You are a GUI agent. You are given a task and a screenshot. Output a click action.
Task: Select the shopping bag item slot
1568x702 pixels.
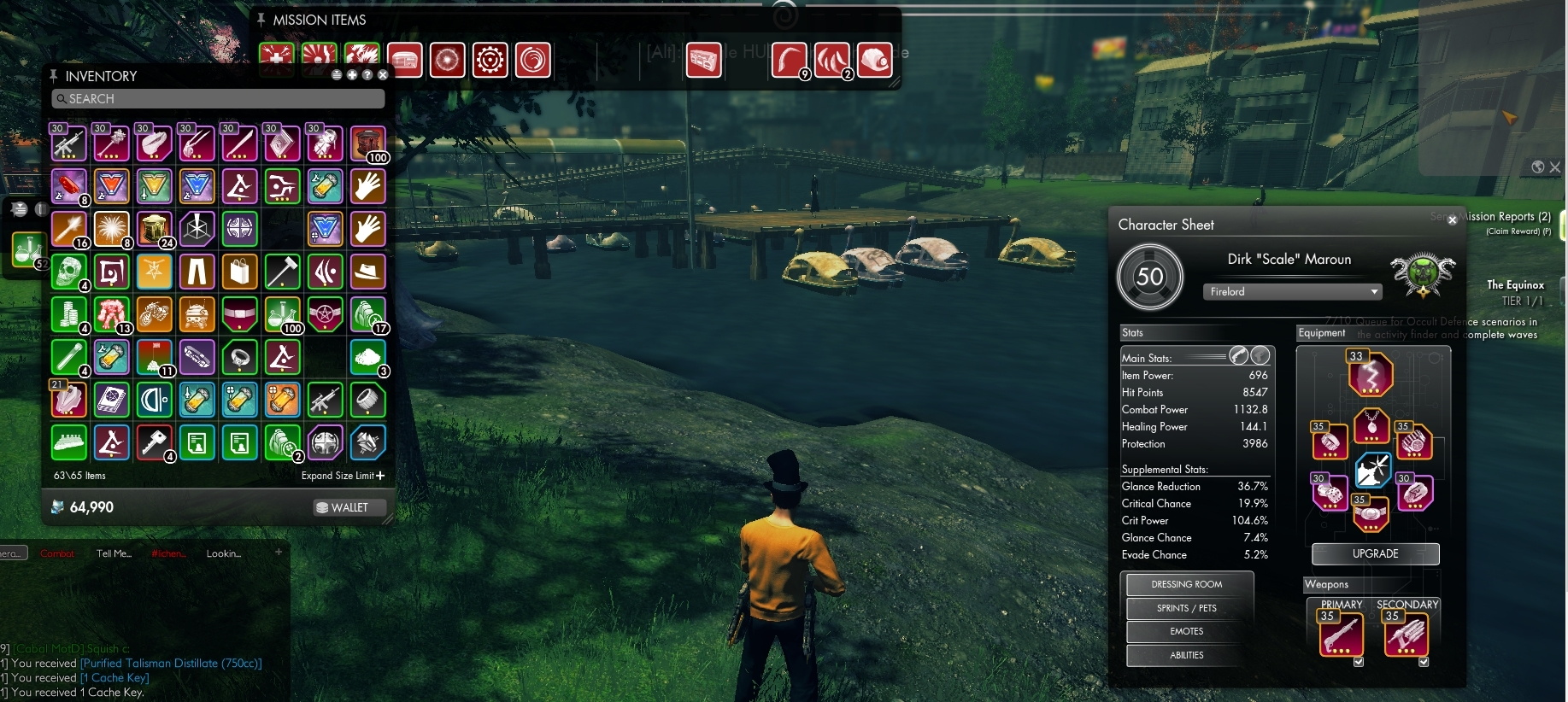(239, 272)
